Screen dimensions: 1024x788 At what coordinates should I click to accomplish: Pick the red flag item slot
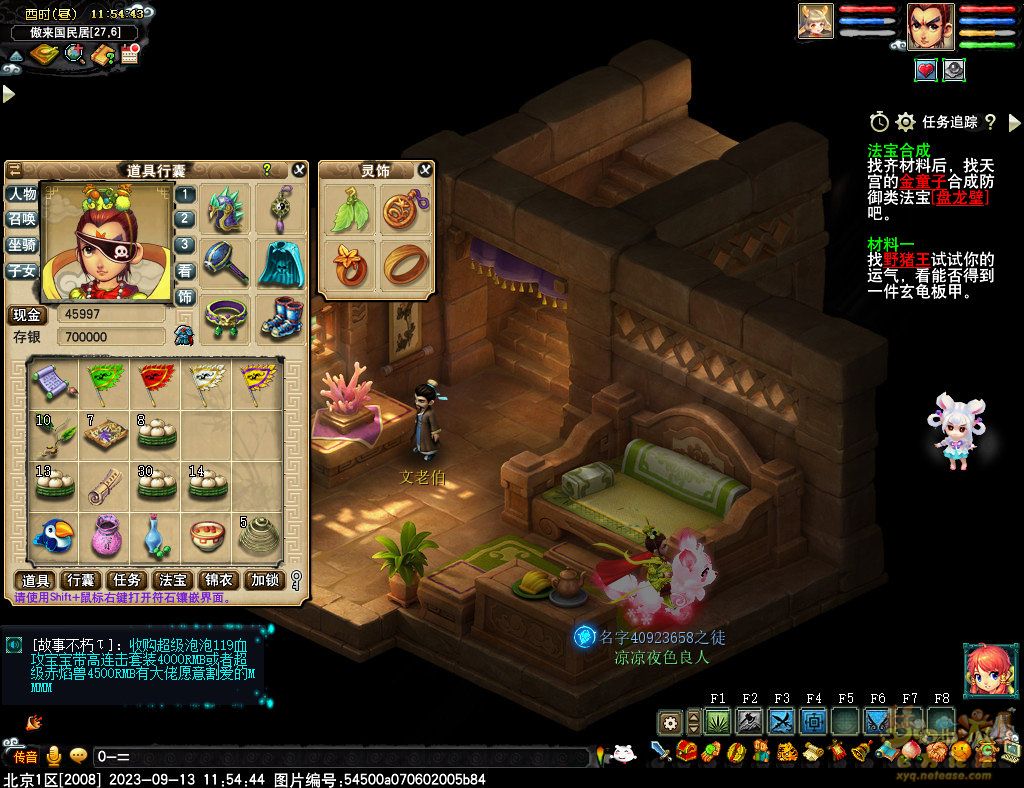(x=155, y=380)
